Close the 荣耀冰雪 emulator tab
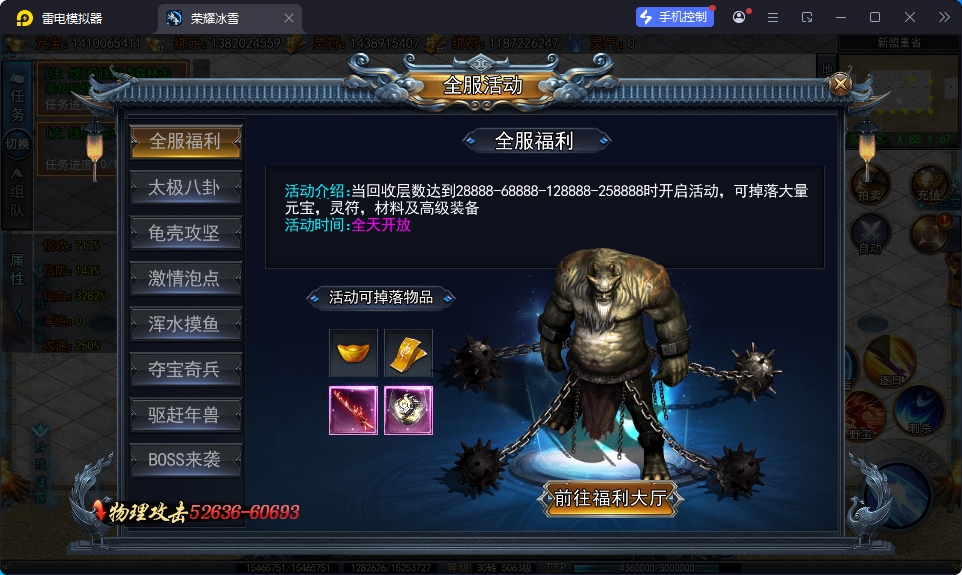 289,18
